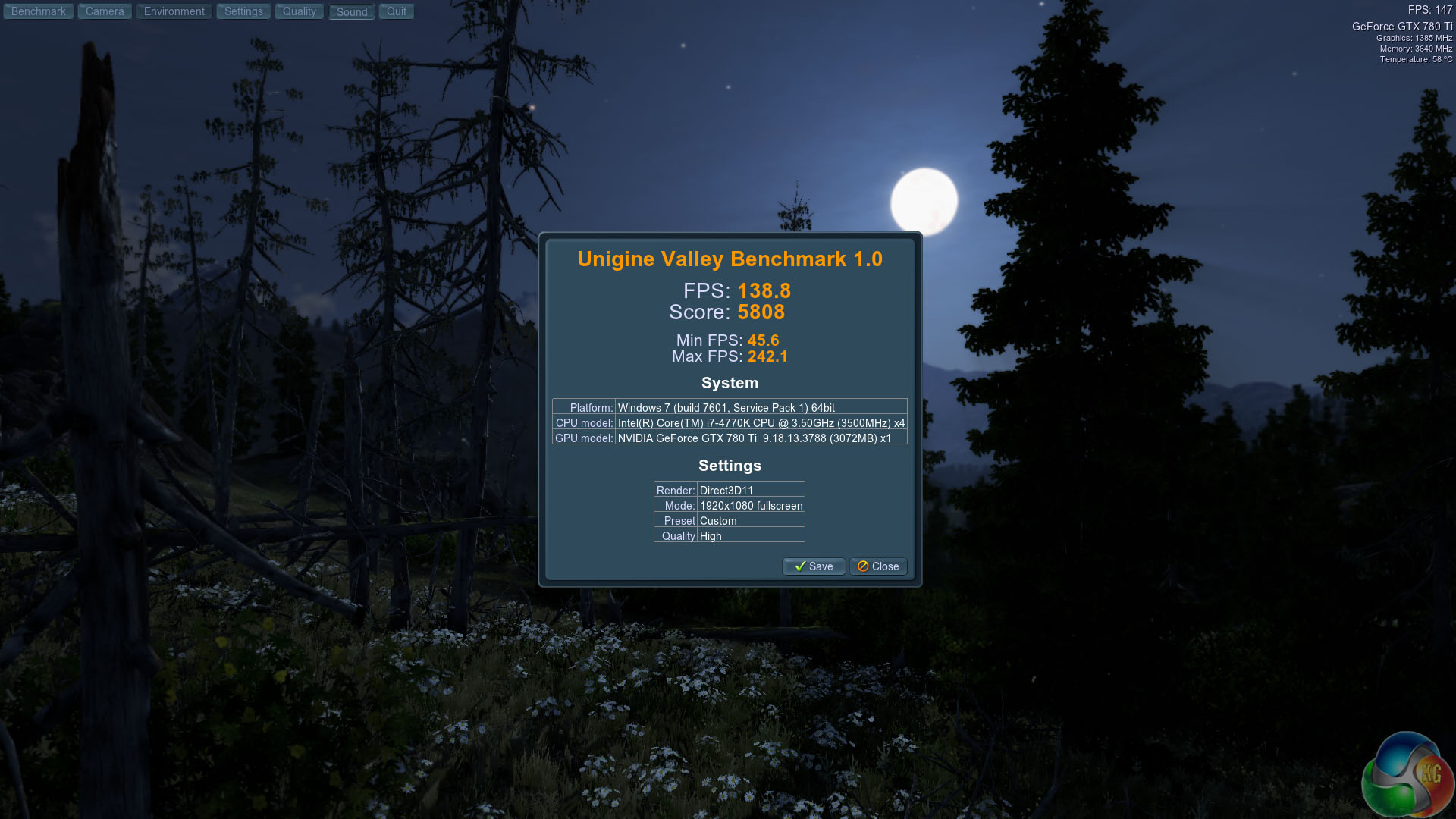The width and height of the screenshot is (1456, 819).
Task: Quit the Valley benchmark
Action: [397, 11]
